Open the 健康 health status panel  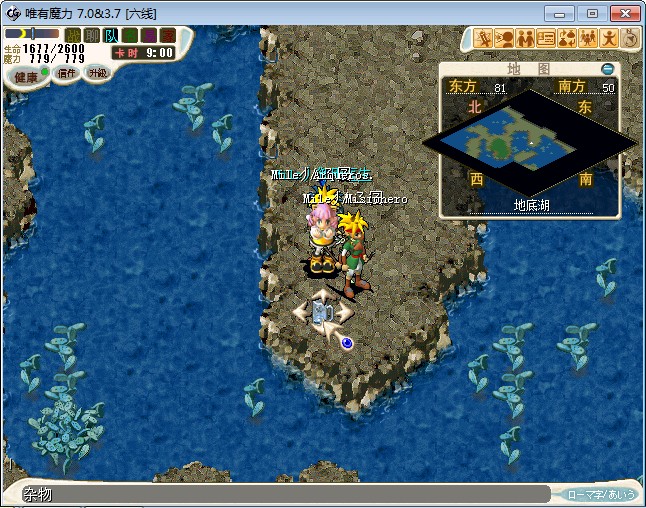25,76
